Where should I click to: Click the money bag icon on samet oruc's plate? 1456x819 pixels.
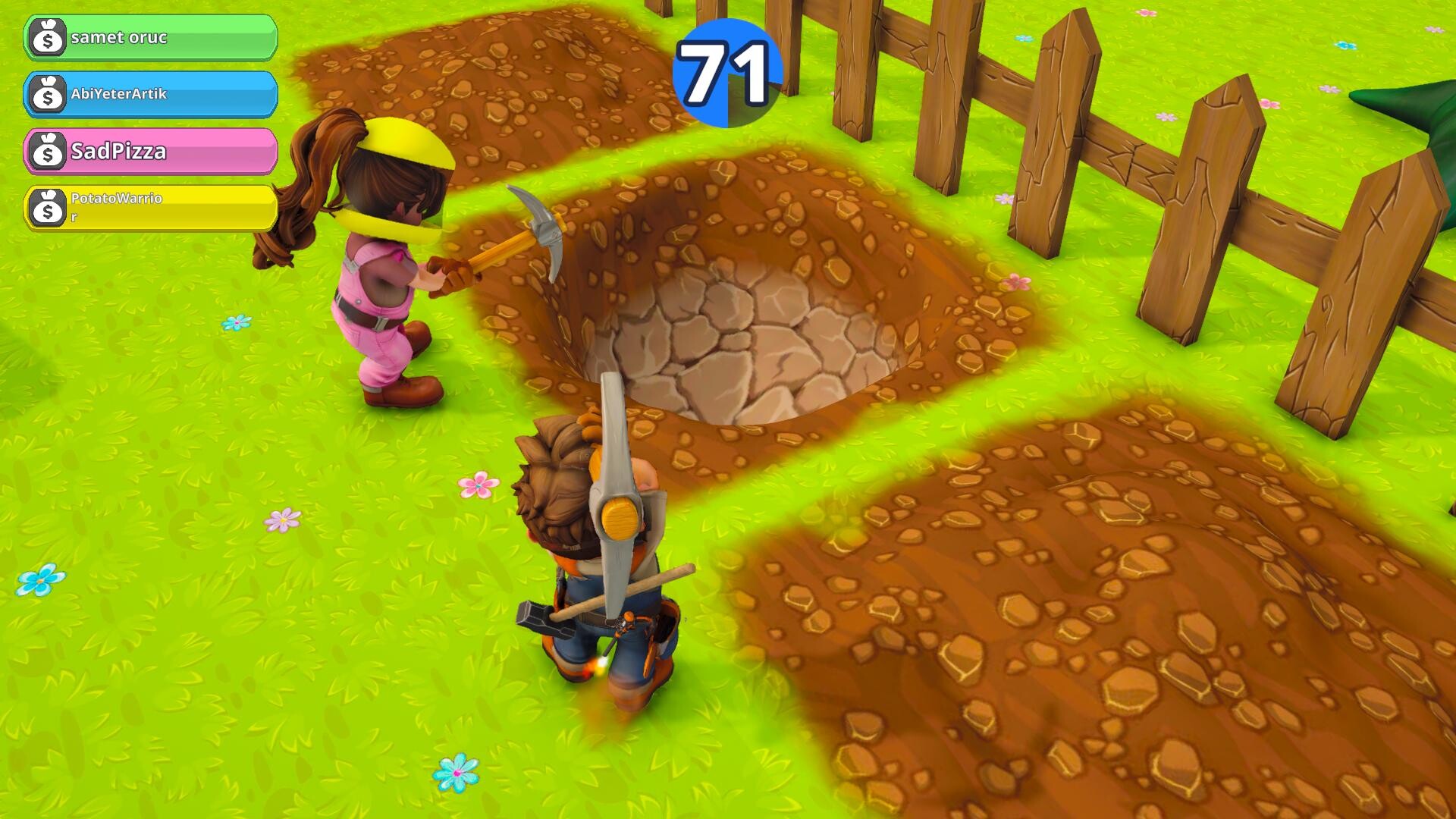[47, 37]
